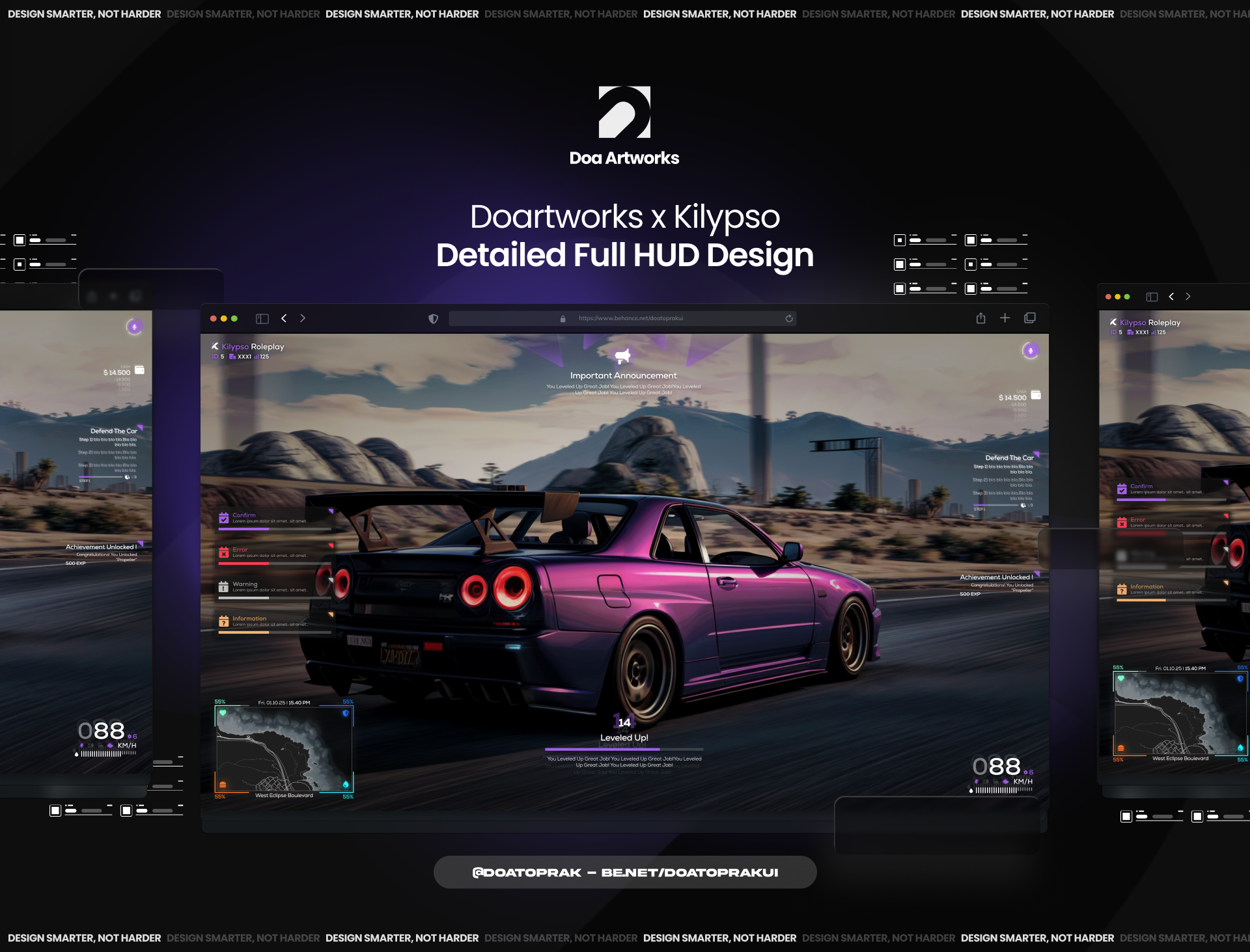Select the orange burger hunger icon on minimap
Viewport: 1250px width, 952px height.
click(x=223, y=785)
